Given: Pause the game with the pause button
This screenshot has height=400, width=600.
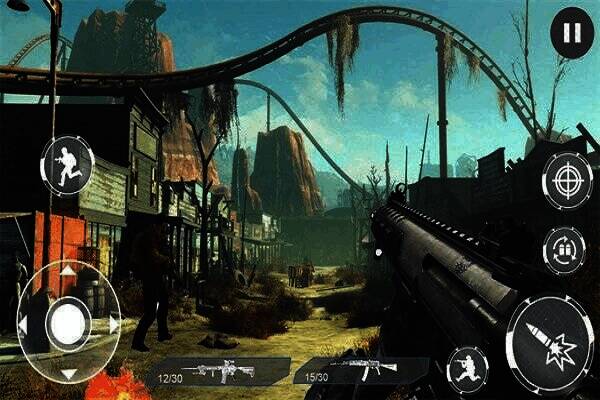Looking at the screenshot, I should tap(571, 34).
